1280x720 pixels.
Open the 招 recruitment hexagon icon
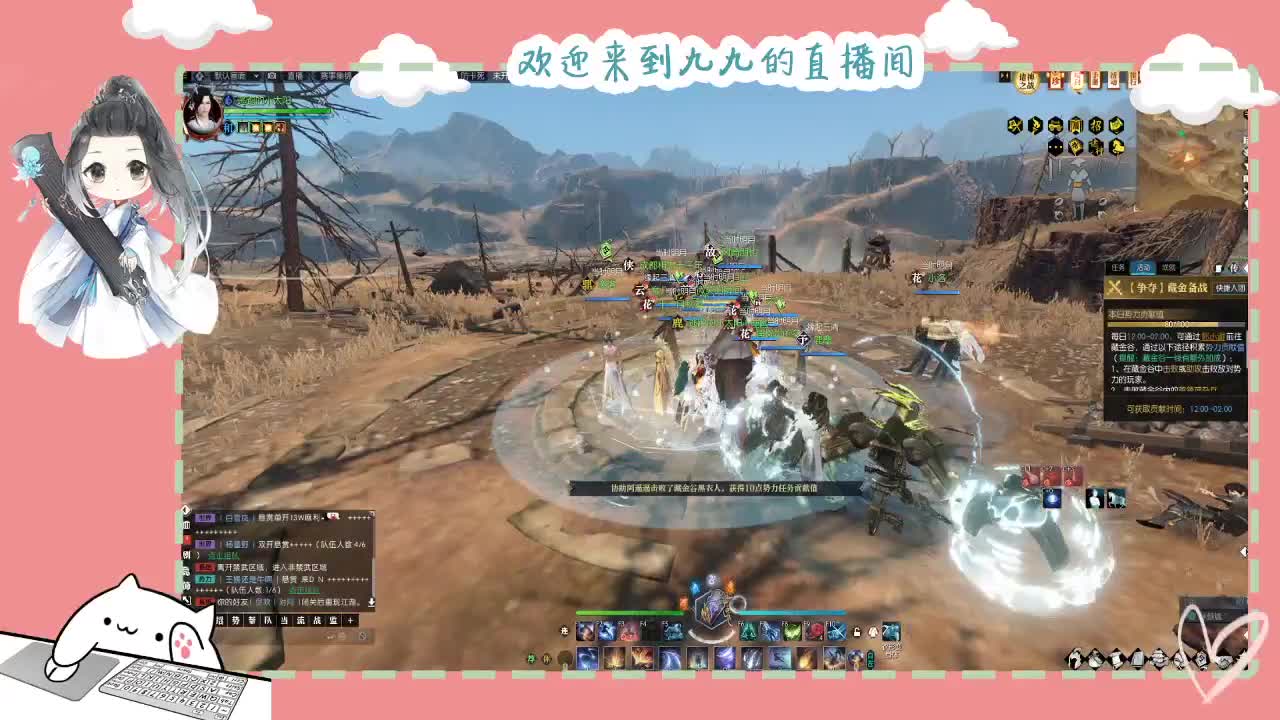[x=1097, y=124]
